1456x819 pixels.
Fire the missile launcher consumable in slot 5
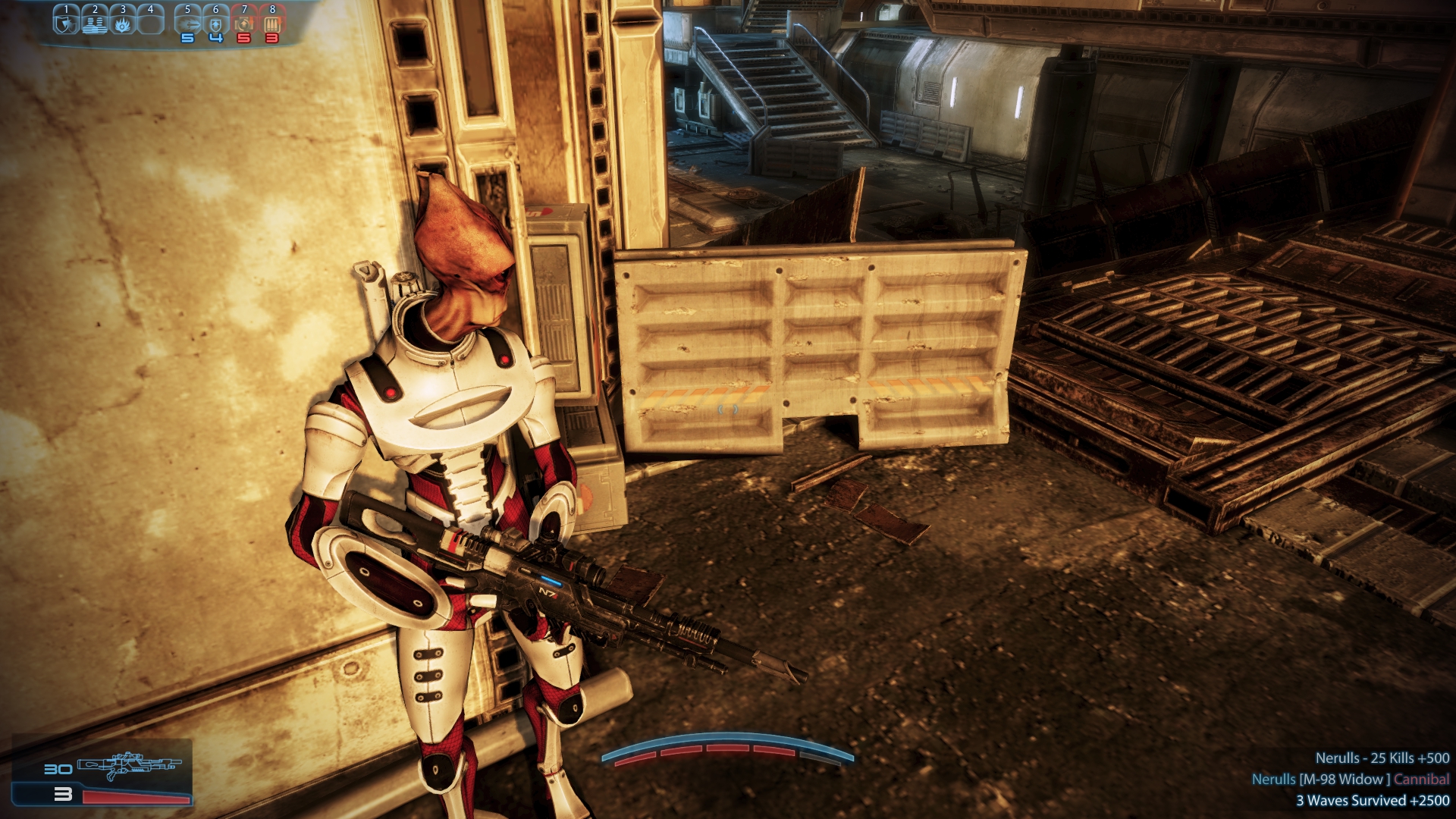pos(187,23)
